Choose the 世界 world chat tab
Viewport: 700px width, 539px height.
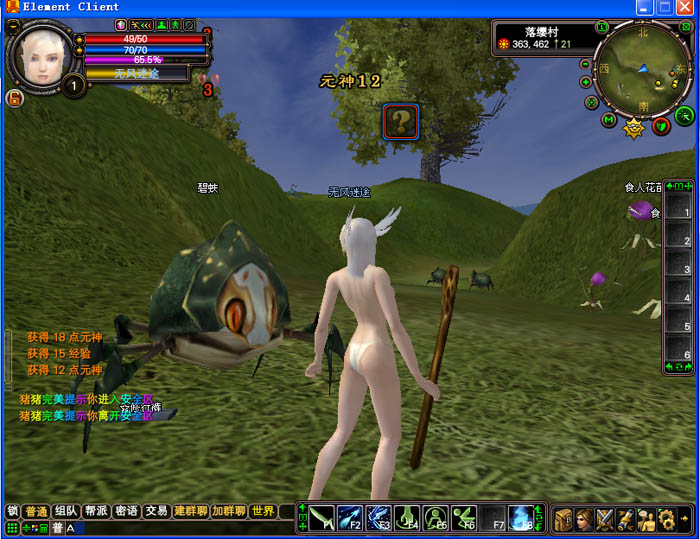pyautogui.click(x=263, y=511)
